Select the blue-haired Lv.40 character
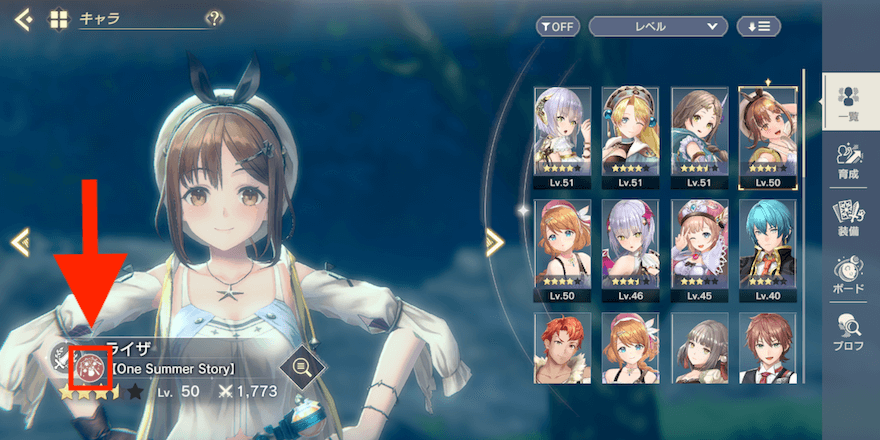 [767, 251]
